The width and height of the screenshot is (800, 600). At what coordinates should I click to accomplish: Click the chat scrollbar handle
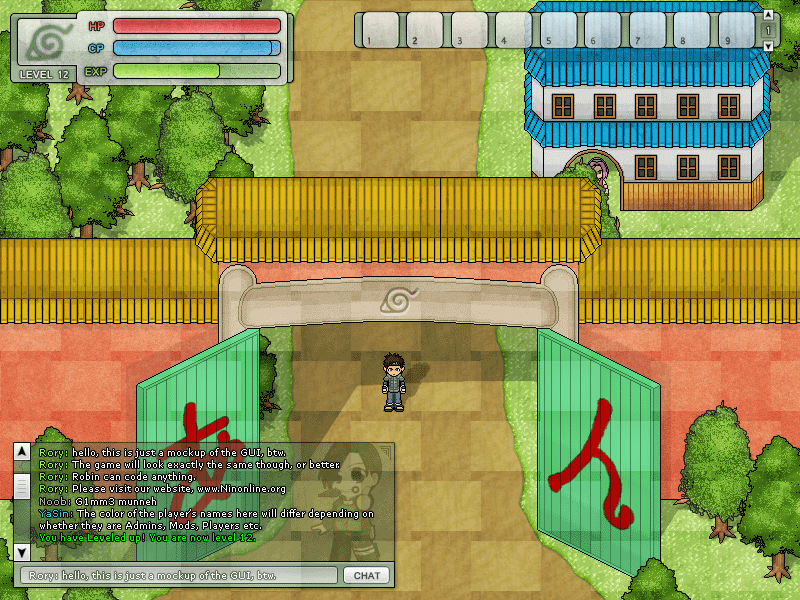[x=22, y=486]
